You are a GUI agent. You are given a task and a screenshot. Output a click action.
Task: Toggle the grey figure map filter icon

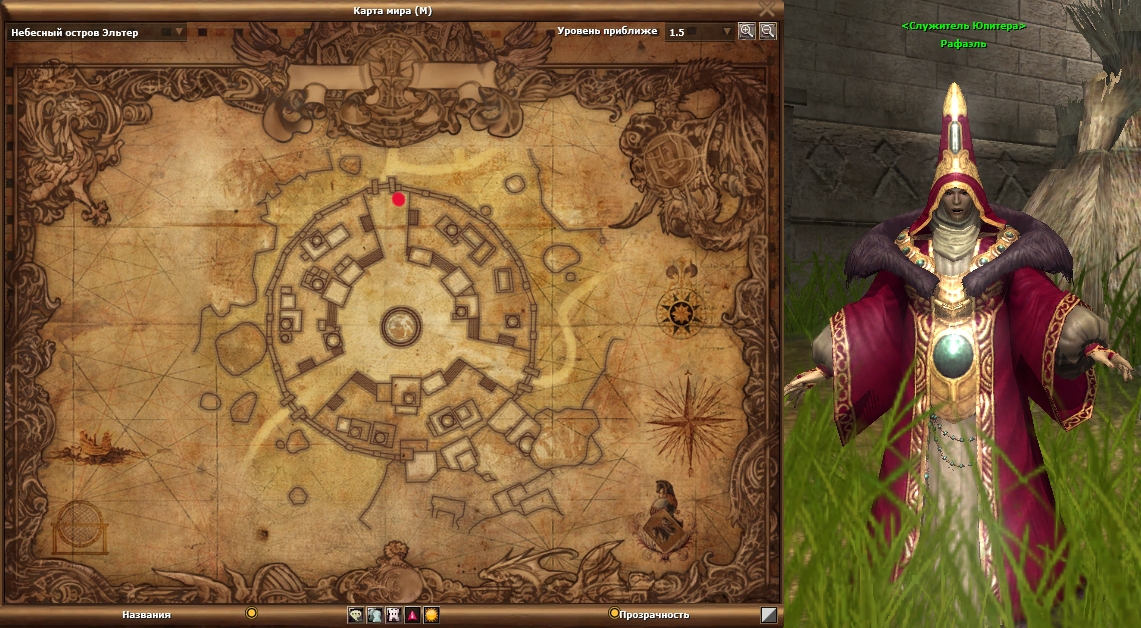click(x=375, y=615)
